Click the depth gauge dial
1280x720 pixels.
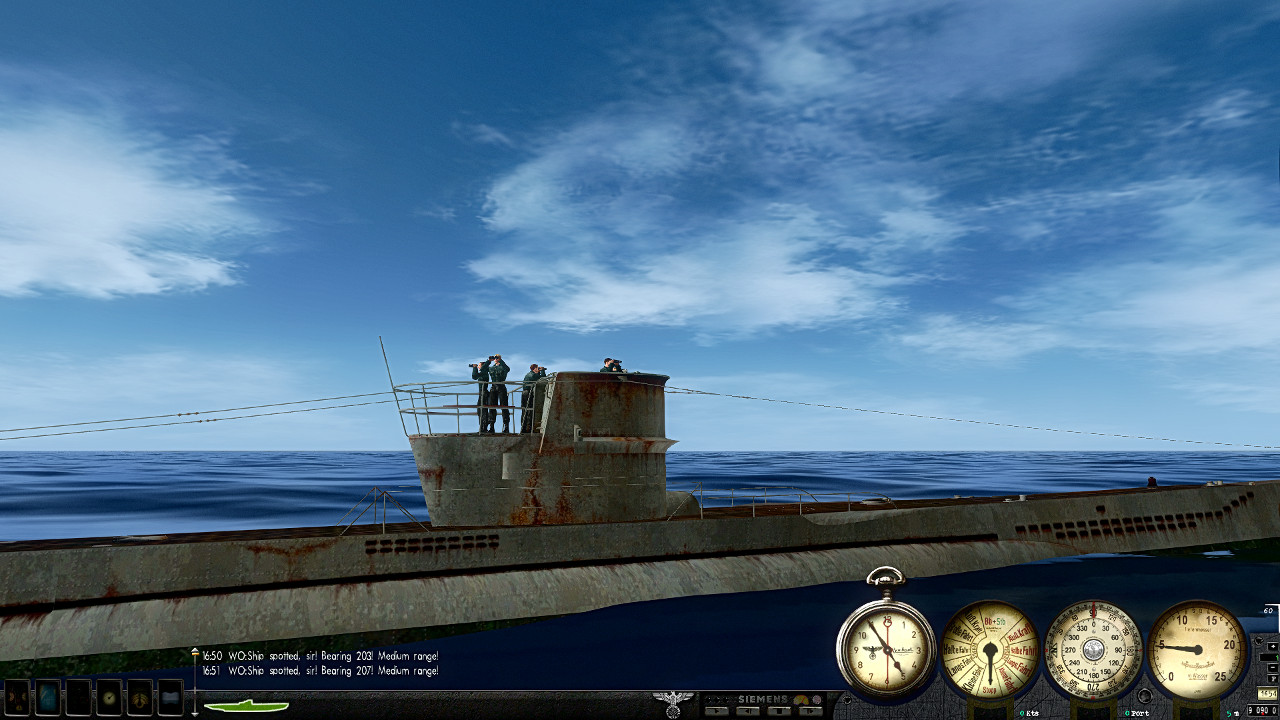point(1196,650)
